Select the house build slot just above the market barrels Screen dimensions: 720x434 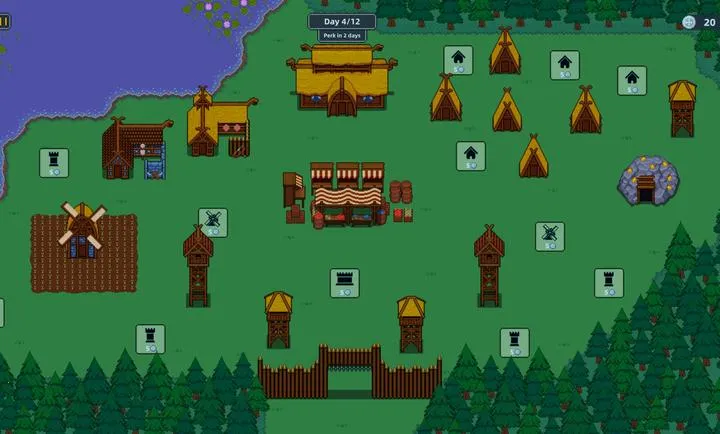471,156
